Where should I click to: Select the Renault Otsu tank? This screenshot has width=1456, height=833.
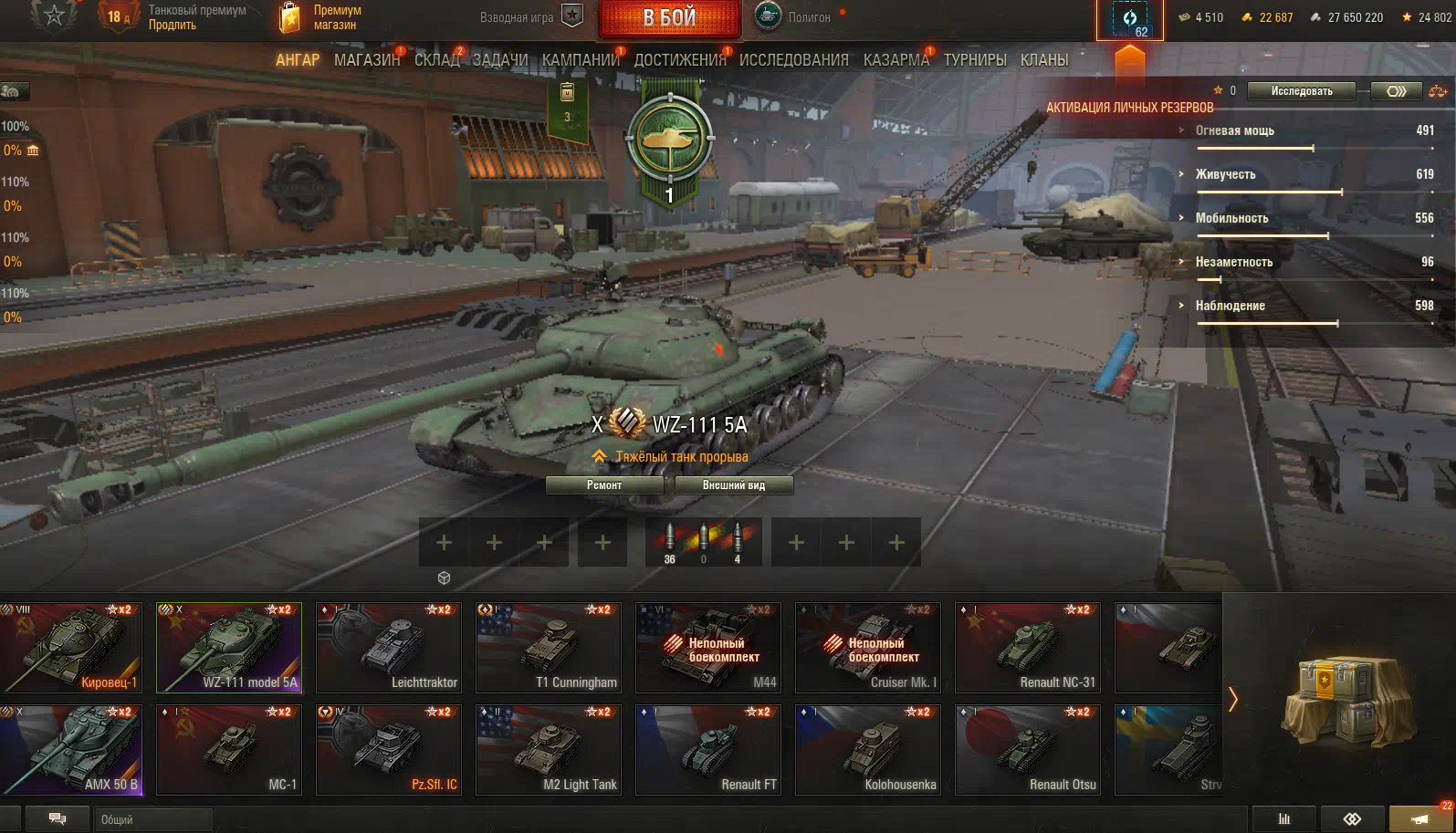point(1028,749)
